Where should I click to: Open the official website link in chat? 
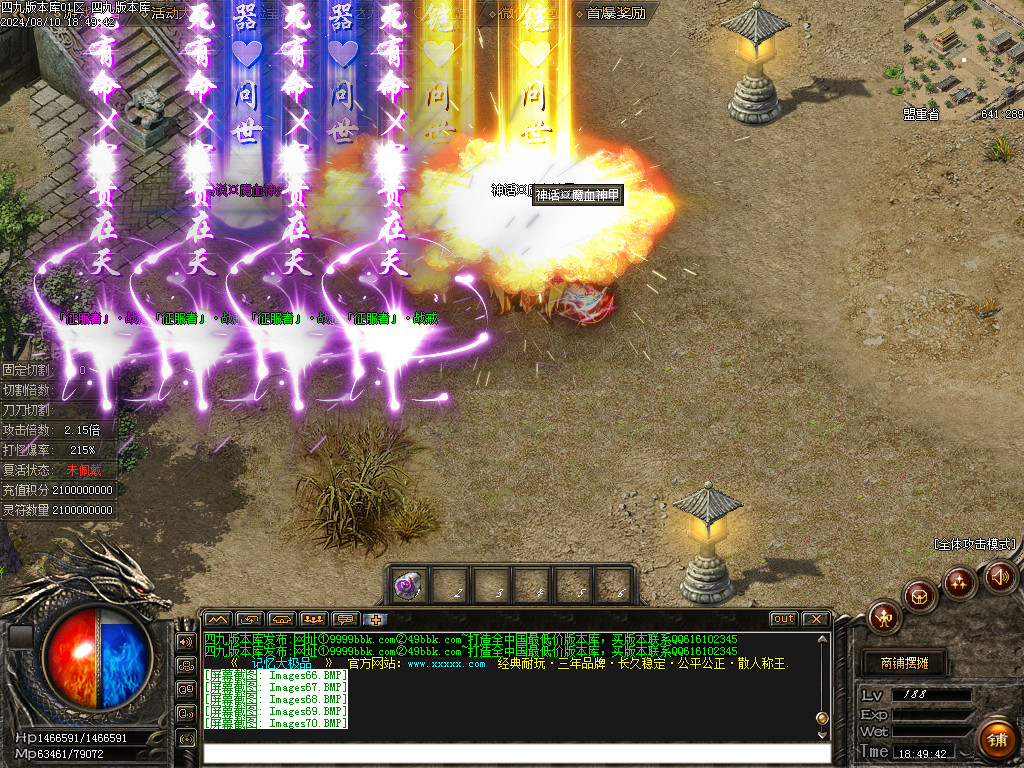pos(446,664)
